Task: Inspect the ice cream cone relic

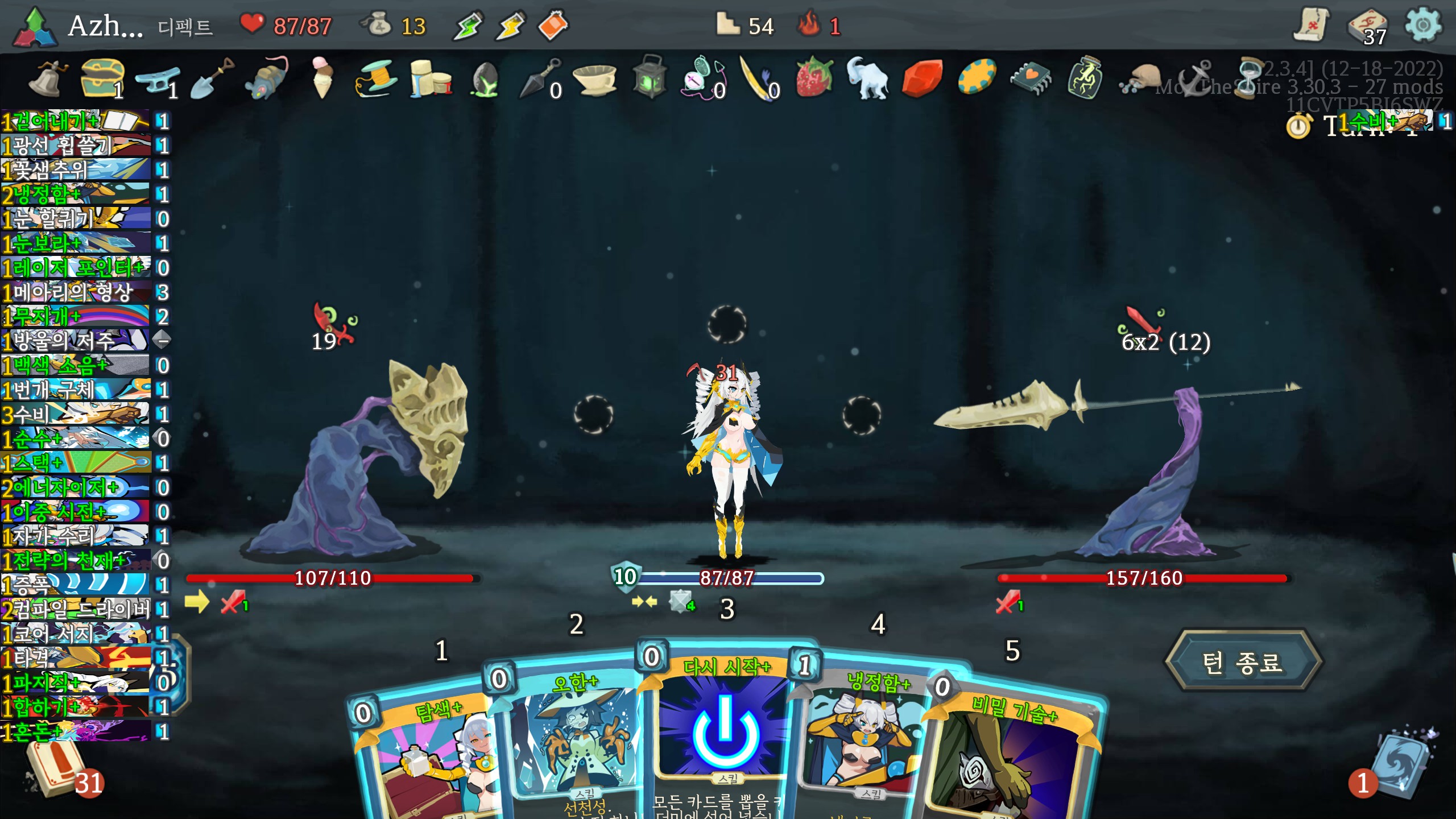Action: pyautogui.click(x=322, y=78)
